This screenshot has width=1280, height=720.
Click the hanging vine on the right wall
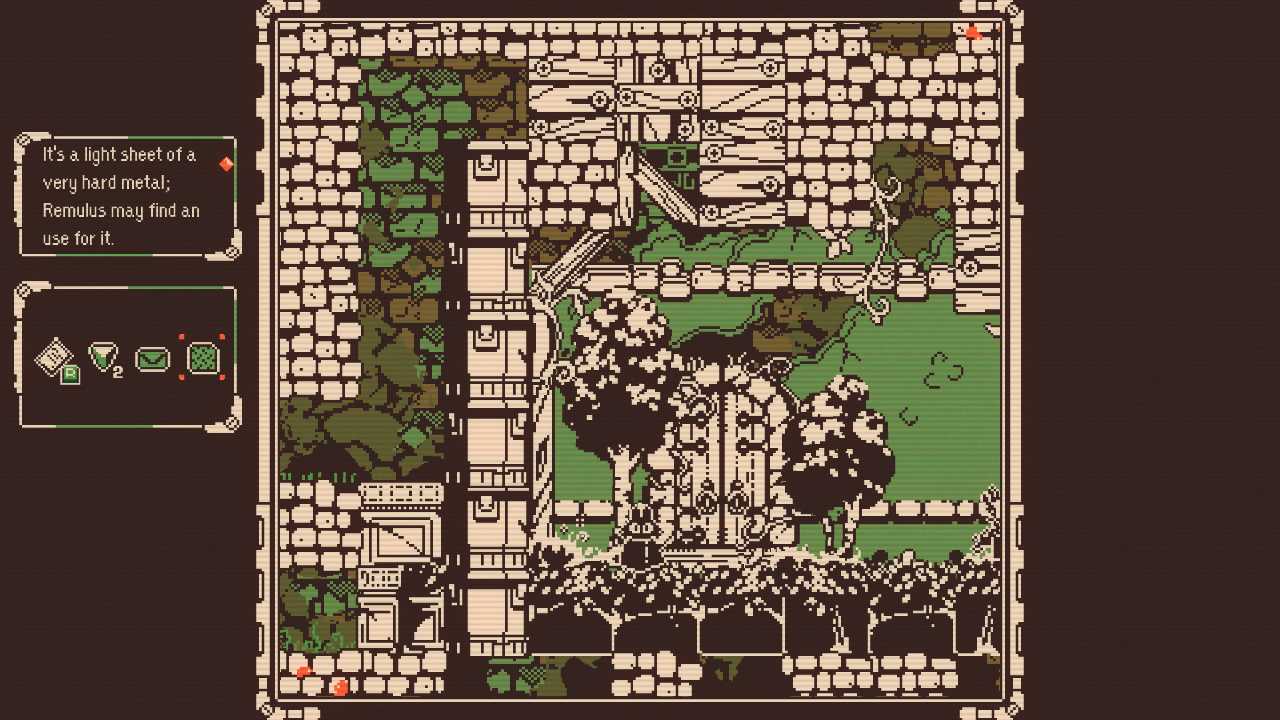885,230
